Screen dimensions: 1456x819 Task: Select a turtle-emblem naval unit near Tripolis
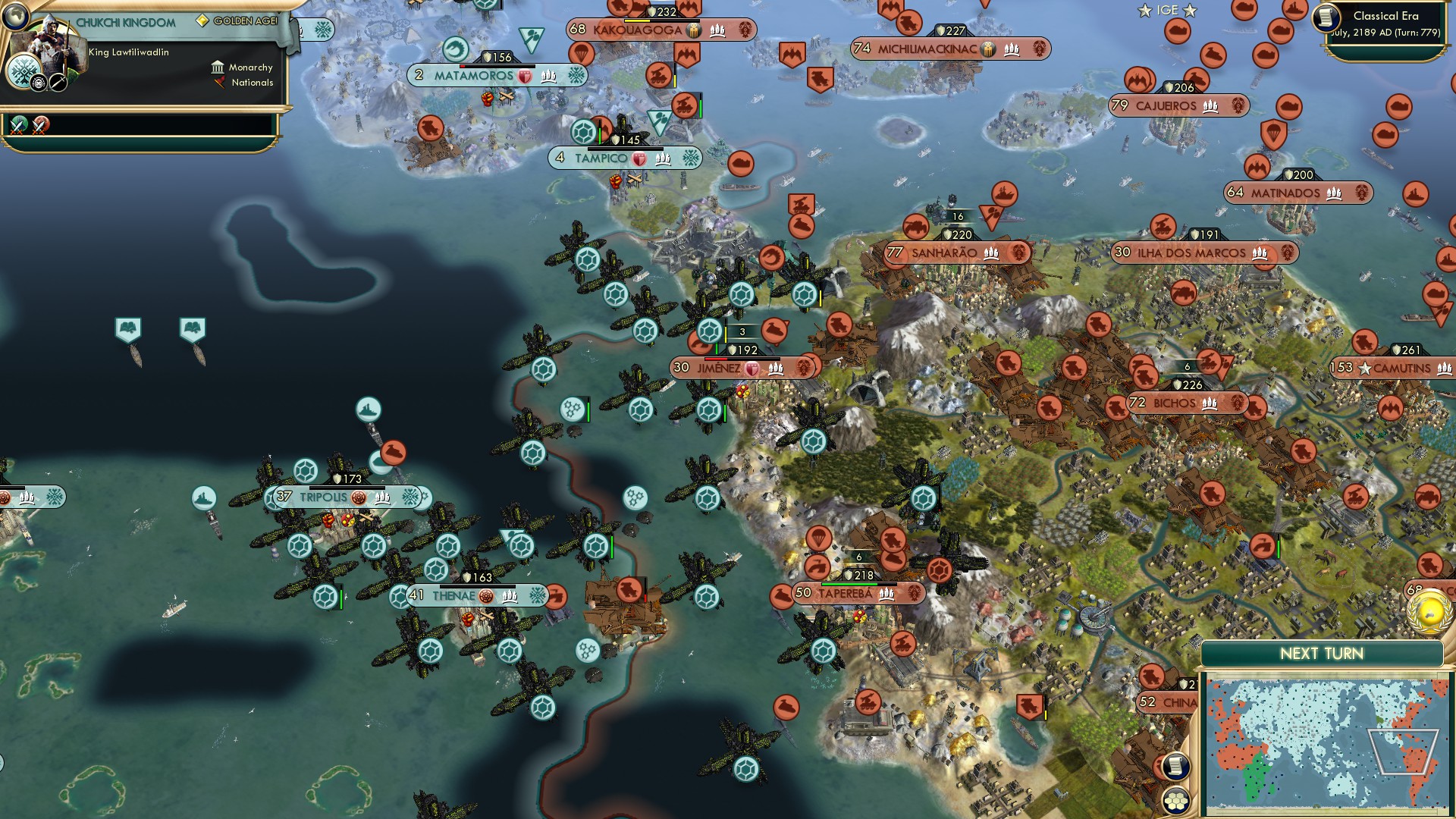(306, 472)
